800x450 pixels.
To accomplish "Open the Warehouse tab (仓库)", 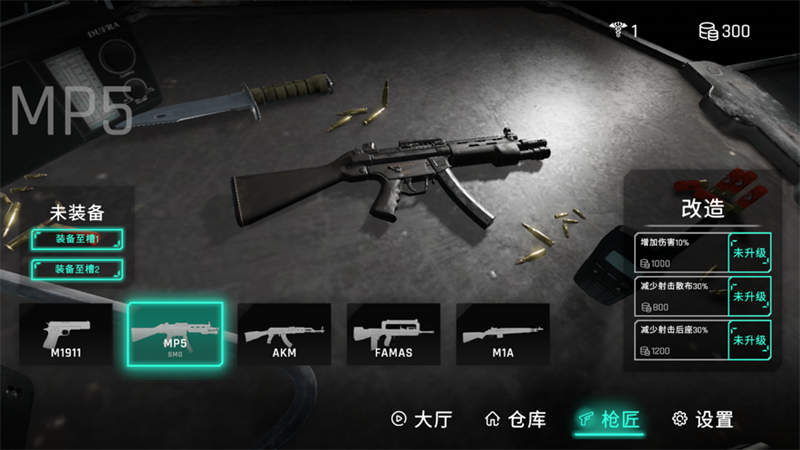I will coord(515,420).
